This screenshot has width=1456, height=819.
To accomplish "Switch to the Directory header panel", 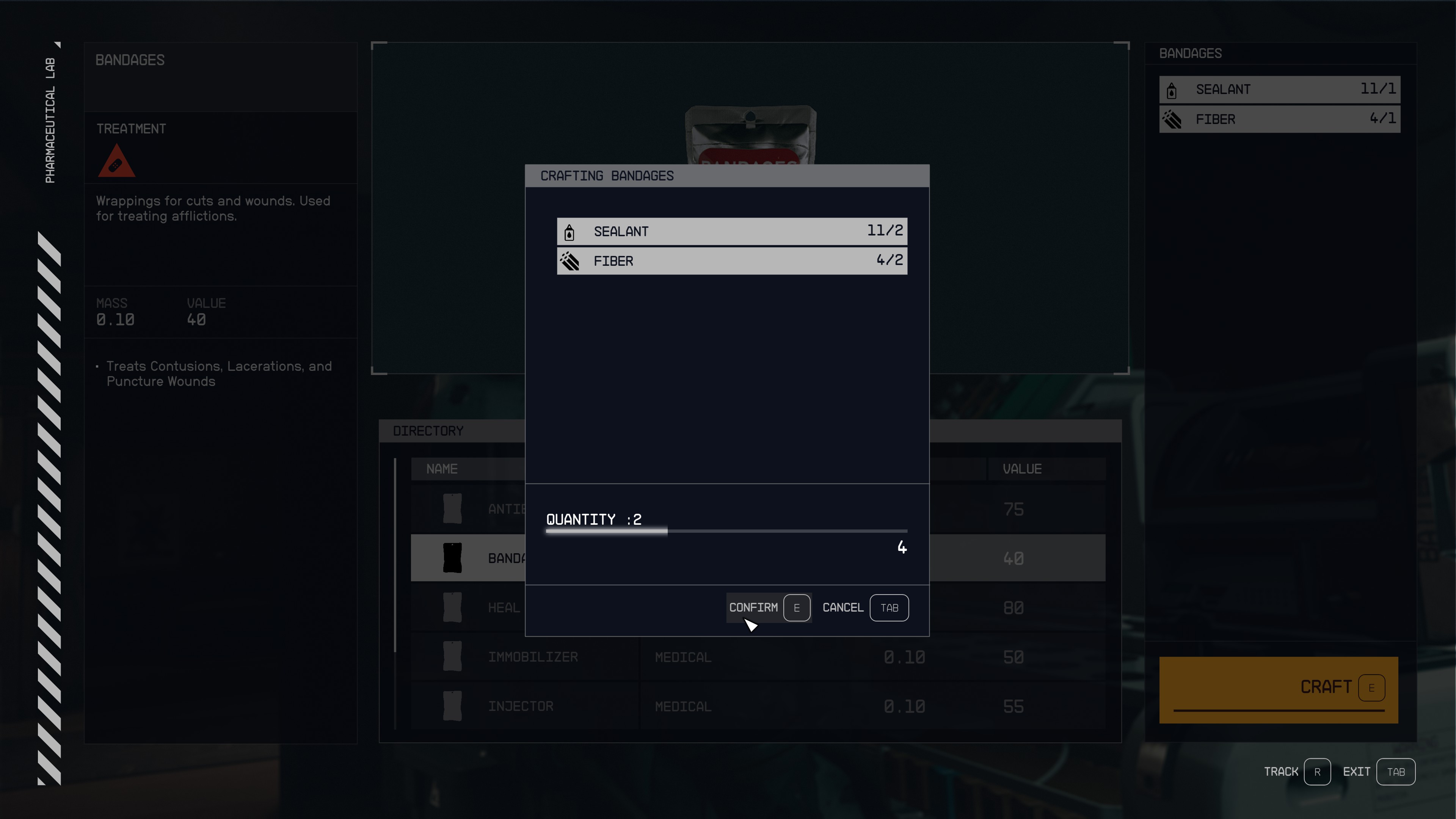I will [x=428, y=431].
